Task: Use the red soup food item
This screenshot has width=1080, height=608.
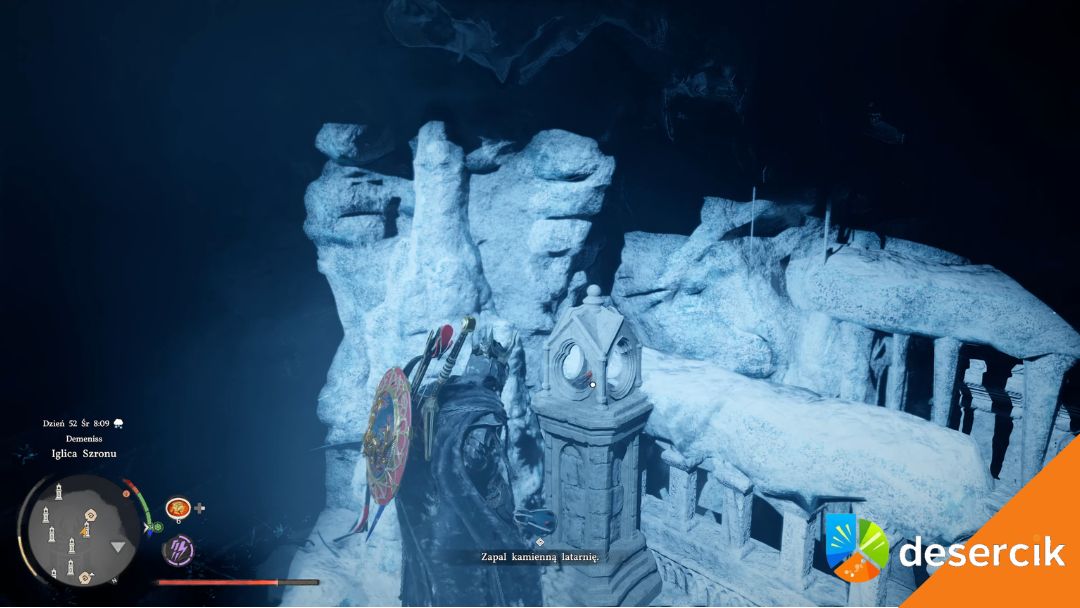Action: click(178, 508)
